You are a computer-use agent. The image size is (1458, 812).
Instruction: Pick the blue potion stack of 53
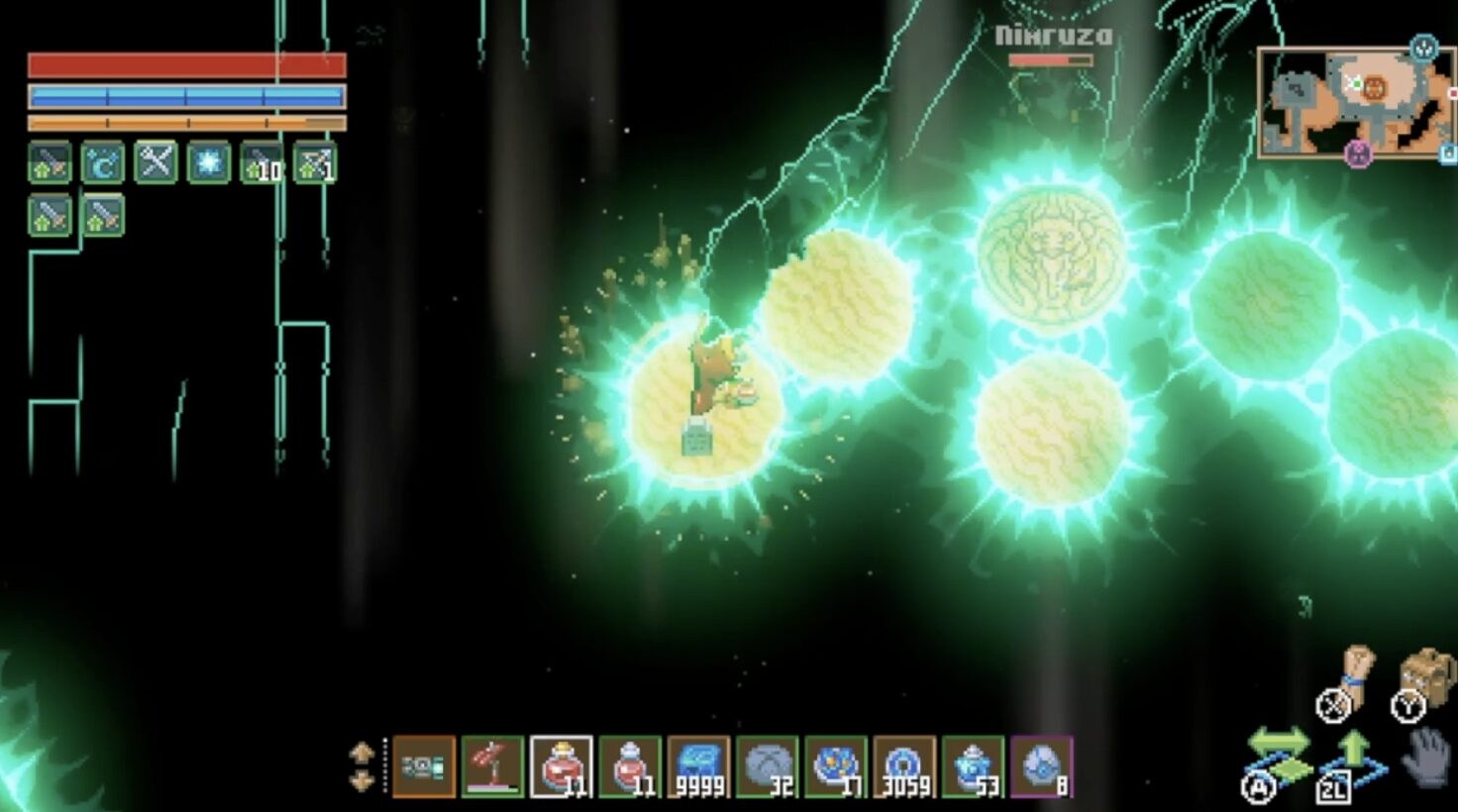point(973,766)
